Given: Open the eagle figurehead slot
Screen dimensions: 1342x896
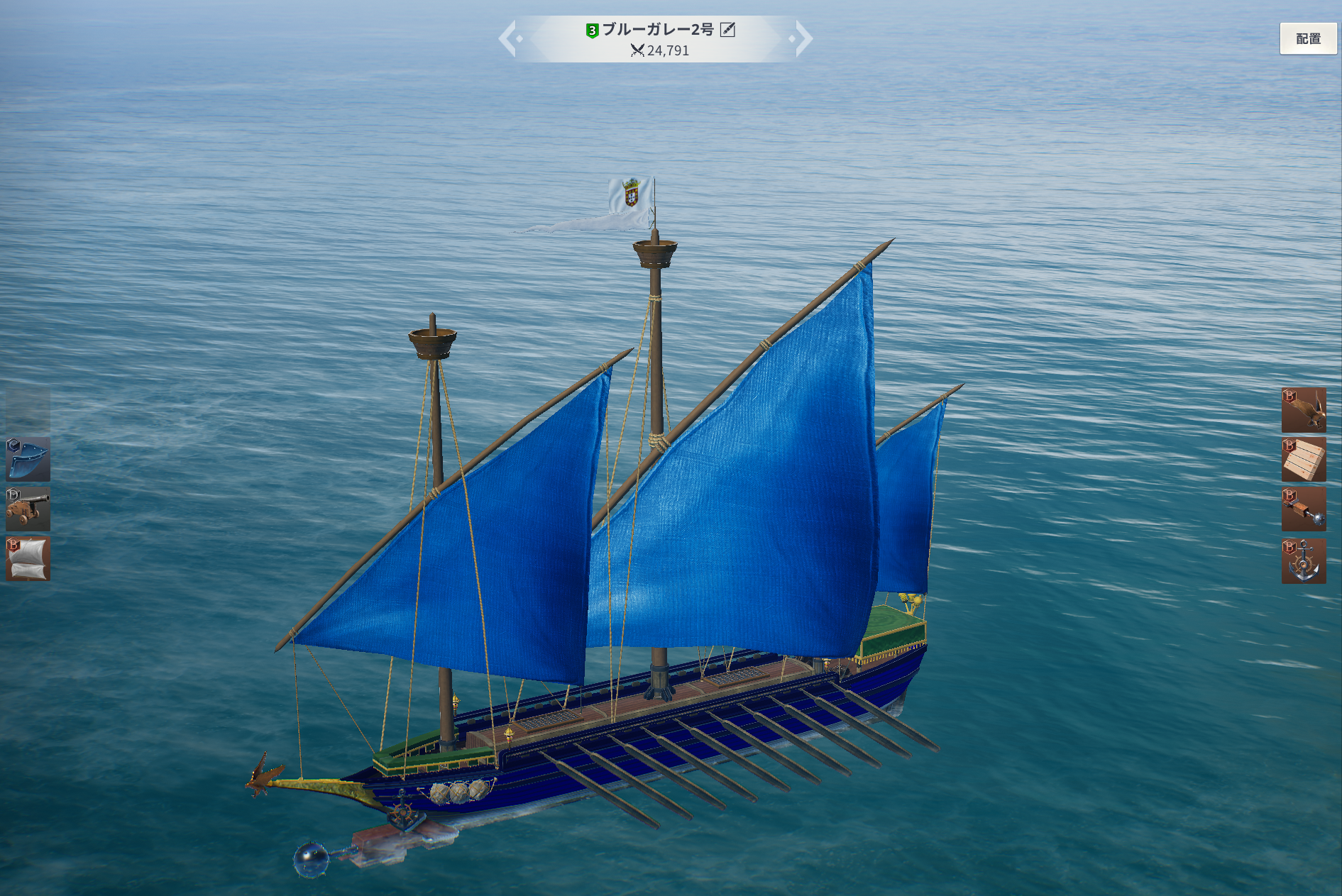Looking at the screenshot, I should click(x=1303, y=410).
